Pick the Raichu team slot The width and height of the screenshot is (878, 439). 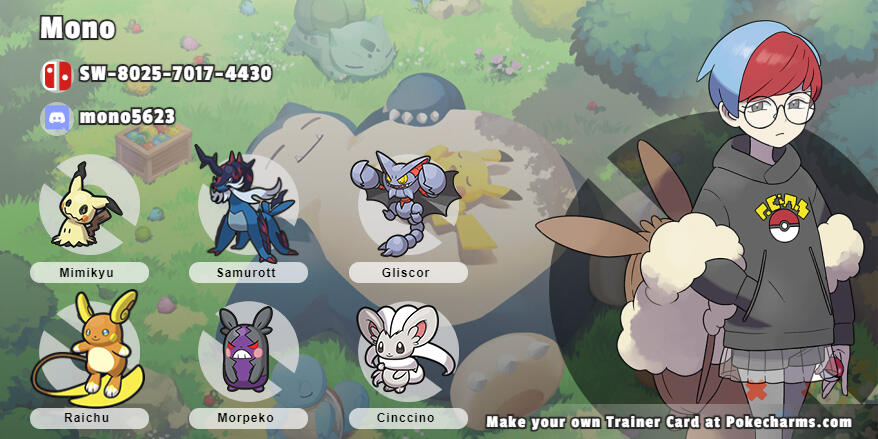88,350
